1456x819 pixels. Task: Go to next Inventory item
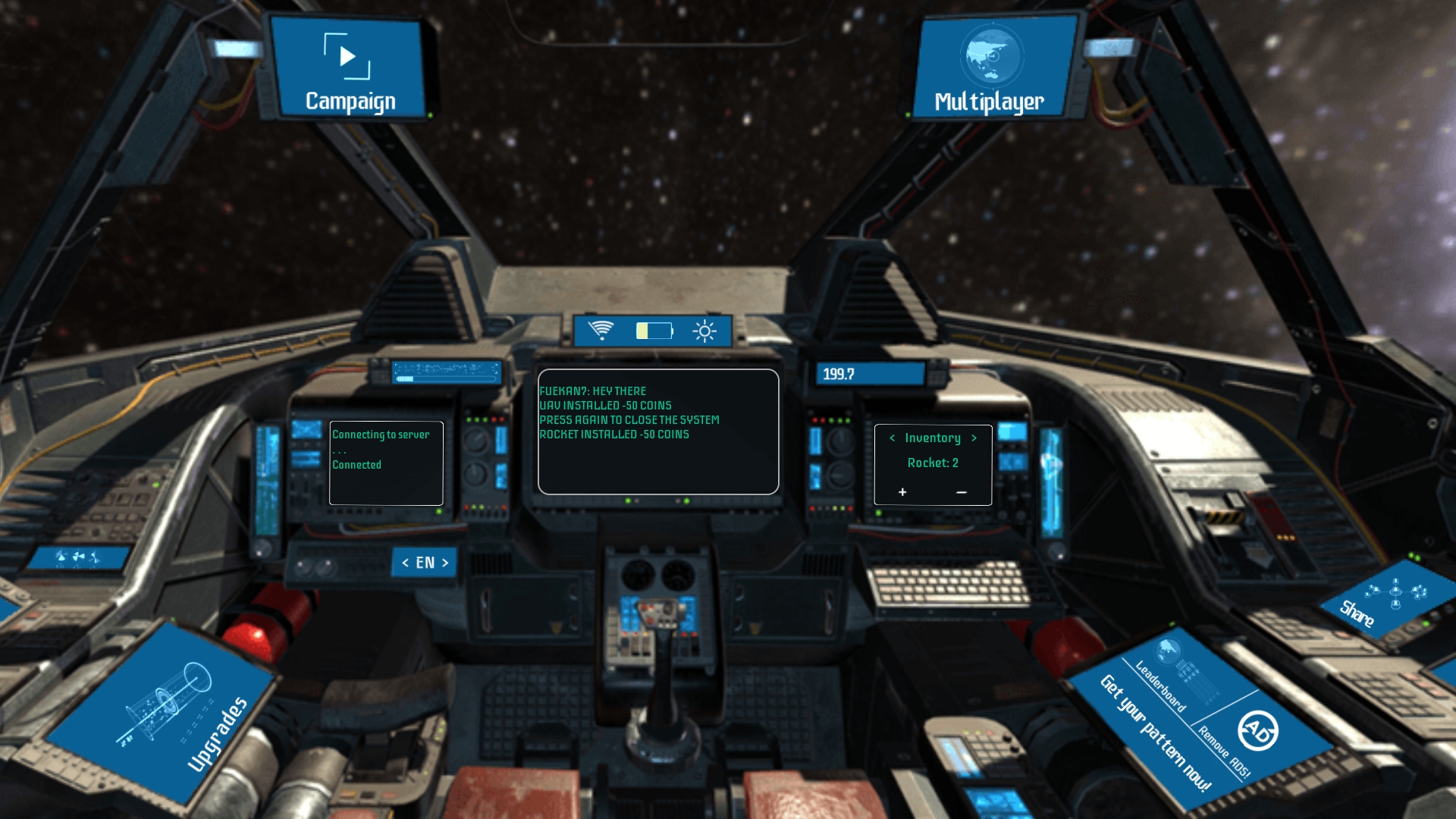(974, 438)
